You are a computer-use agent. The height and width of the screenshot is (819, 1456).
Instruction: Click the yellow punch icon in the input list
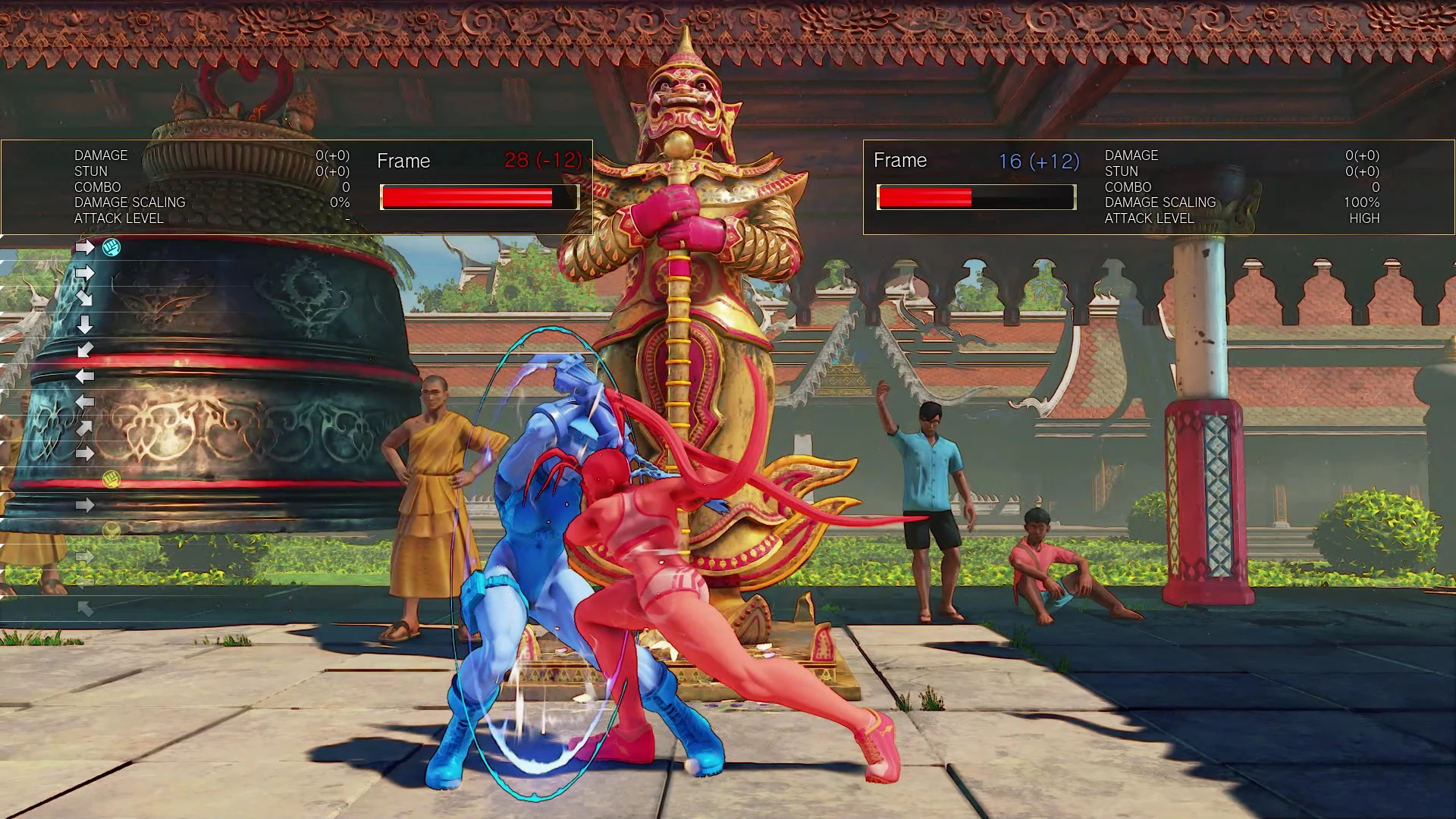pyautogui.click(x=111, y=480)
